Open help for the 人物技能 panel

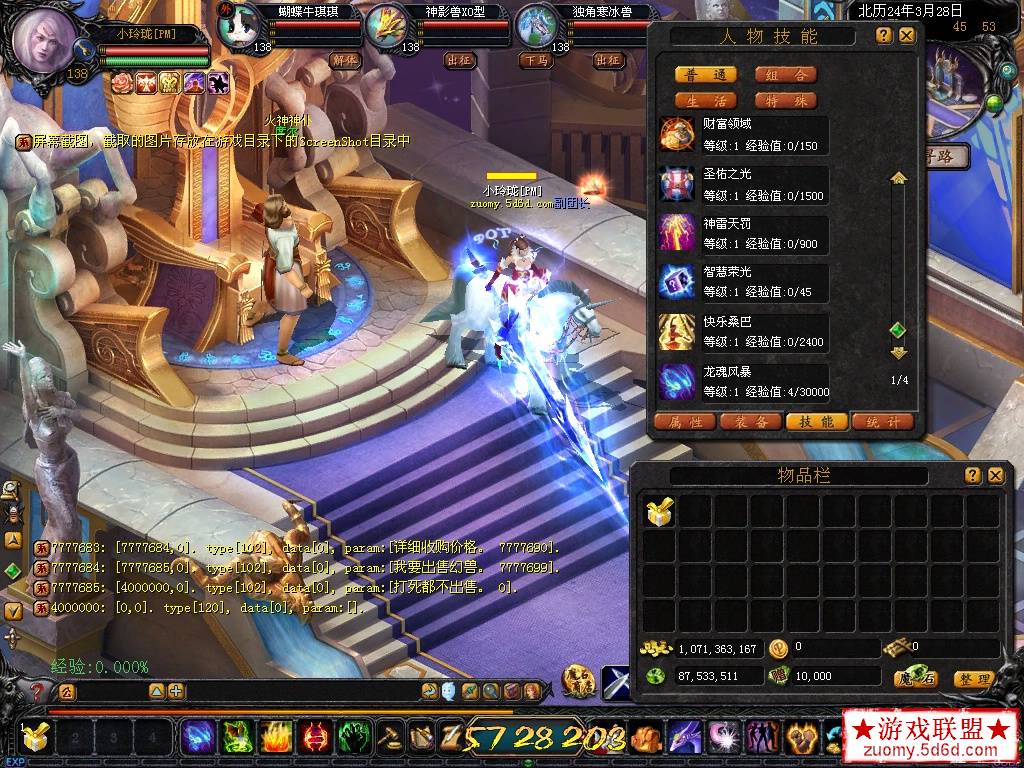click(x=884, y=36)
